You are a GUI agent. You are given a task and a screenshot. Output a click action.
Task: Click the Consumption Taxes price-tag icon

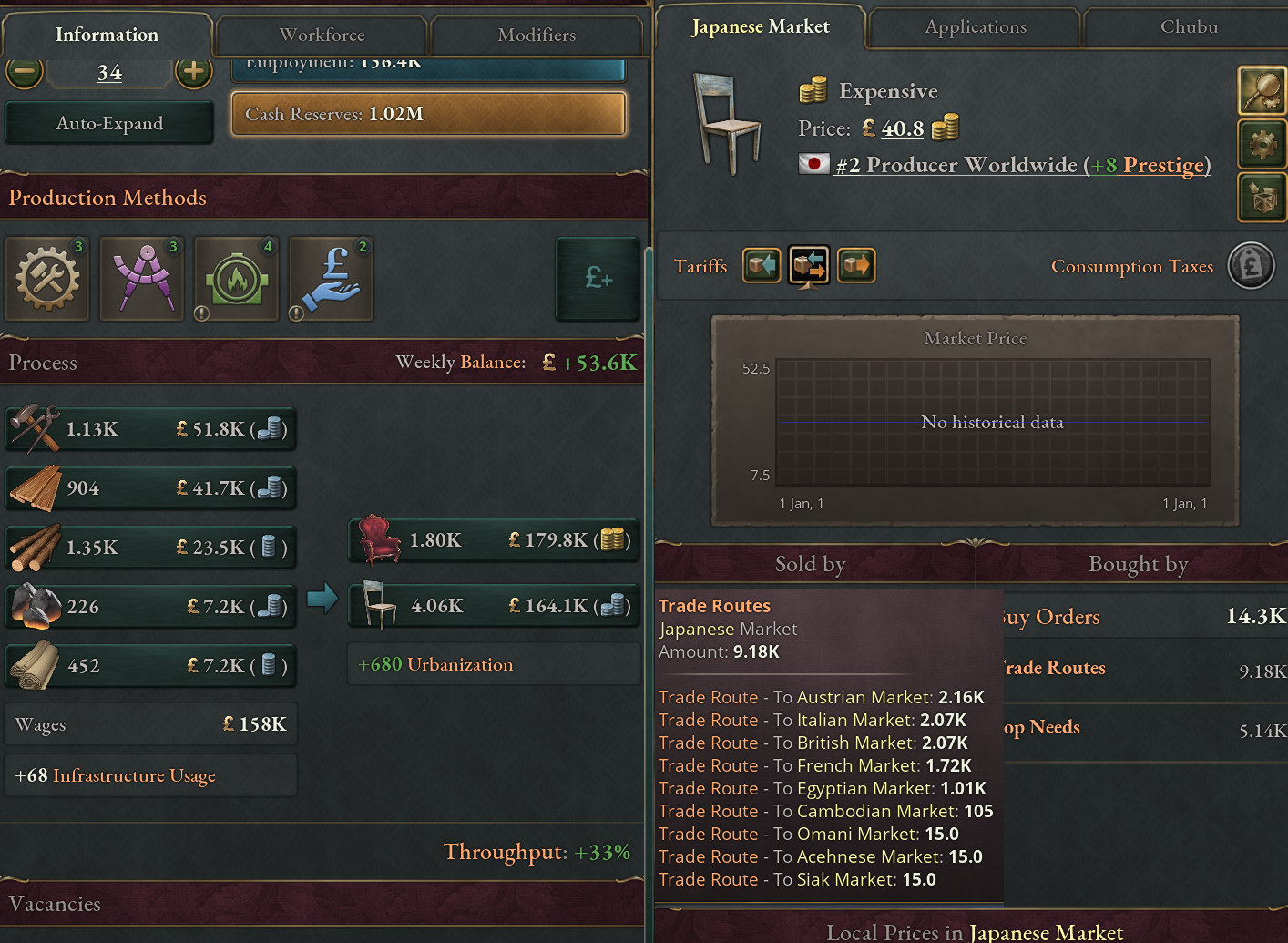pyautogui.click(x=1252, y=265)
